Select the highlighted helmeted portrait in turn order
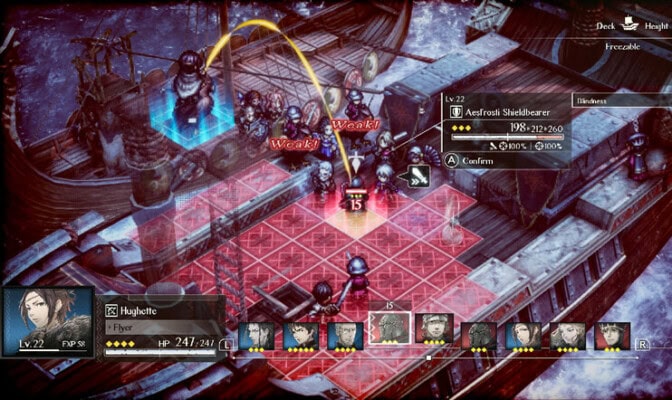The image size is (672, 400). point(389,331)
